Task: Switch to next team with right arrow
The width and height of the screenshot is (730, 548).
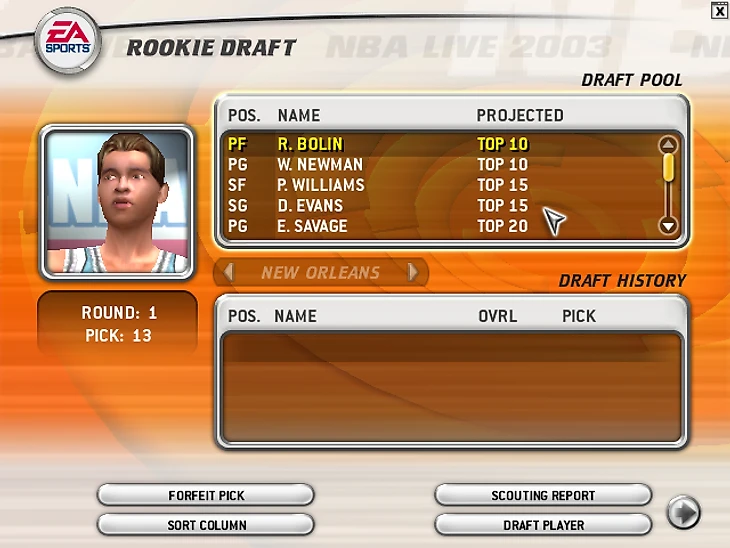Action: click(412, 272)
